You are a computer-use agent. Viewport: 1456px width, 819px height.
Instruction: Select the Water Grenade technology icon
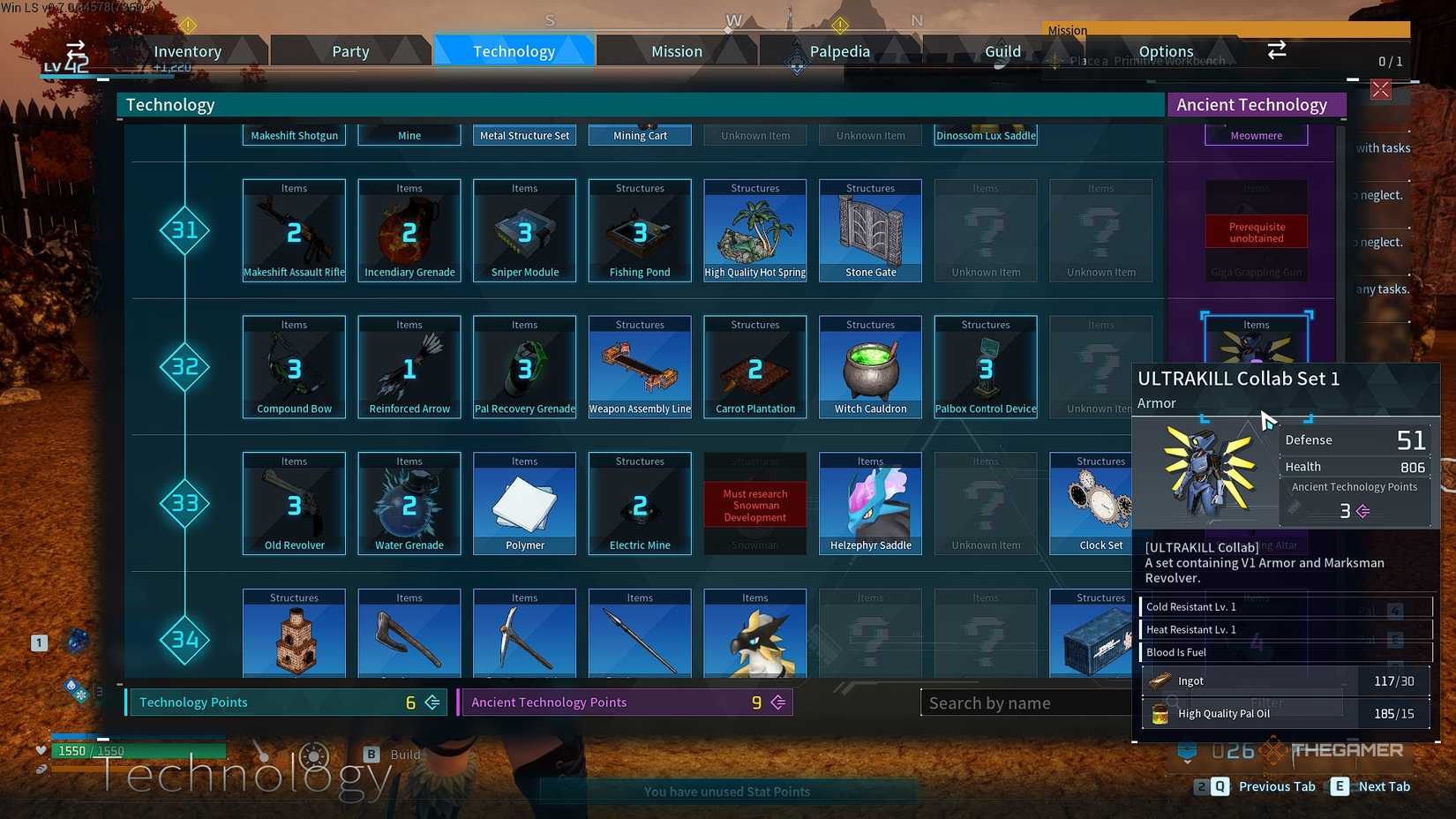(x=409, y=503)
